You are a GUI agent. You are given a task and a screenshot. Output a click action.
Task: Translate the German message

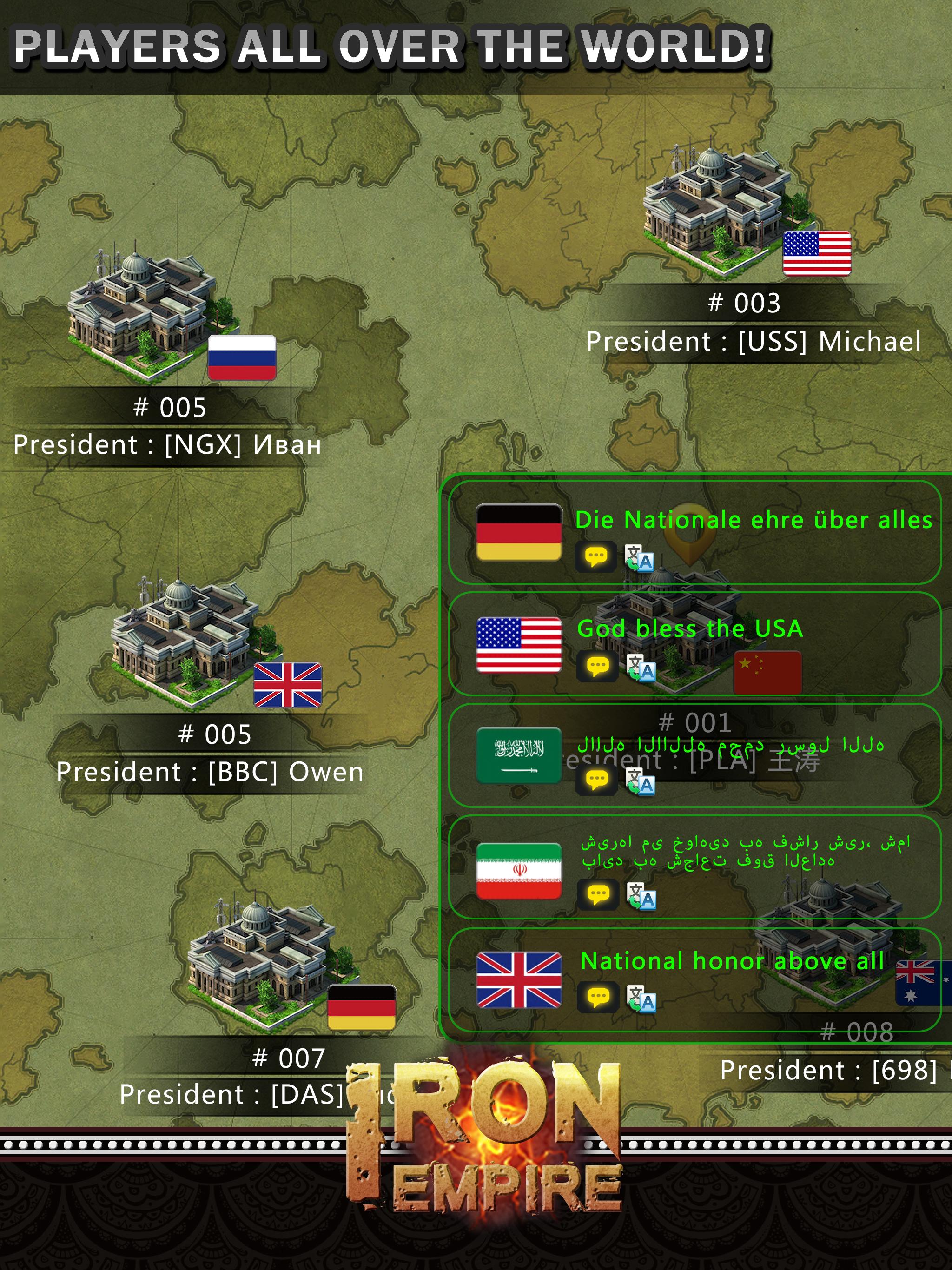(642, 558)
